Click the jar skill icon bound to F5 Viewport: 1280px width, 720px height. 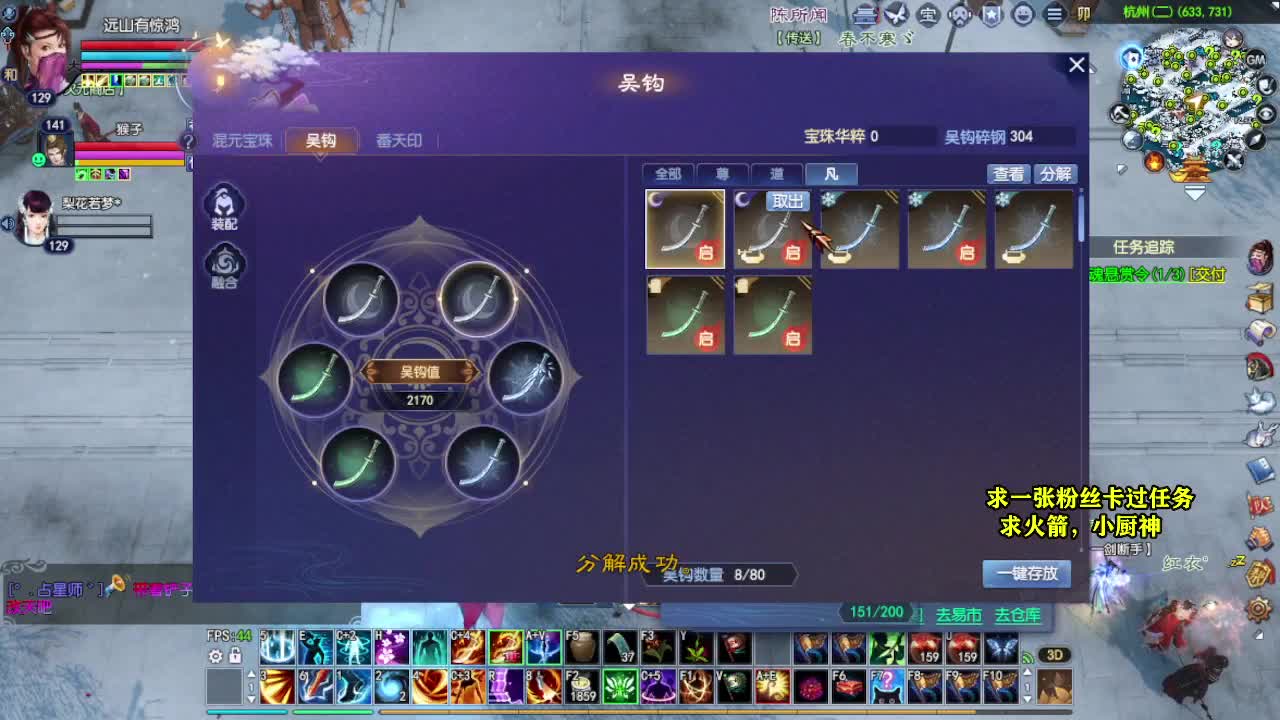click(x=580, y=648)
